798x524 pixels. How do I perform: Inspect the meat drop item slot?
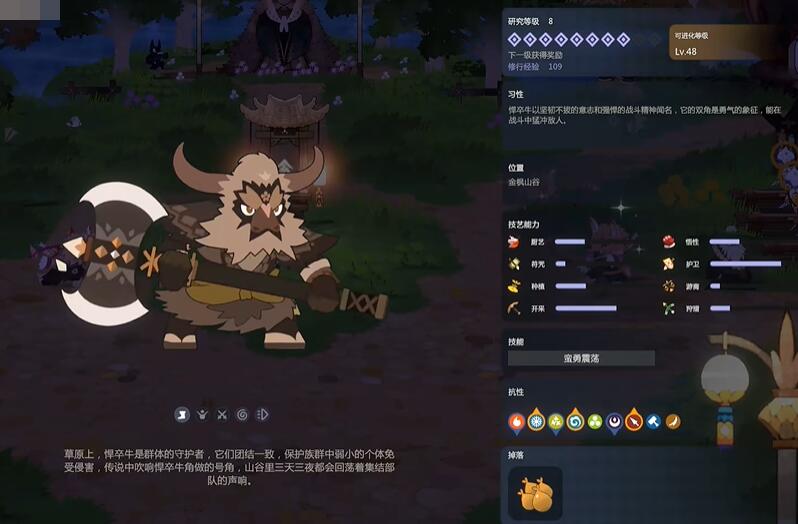click(535, 492)
